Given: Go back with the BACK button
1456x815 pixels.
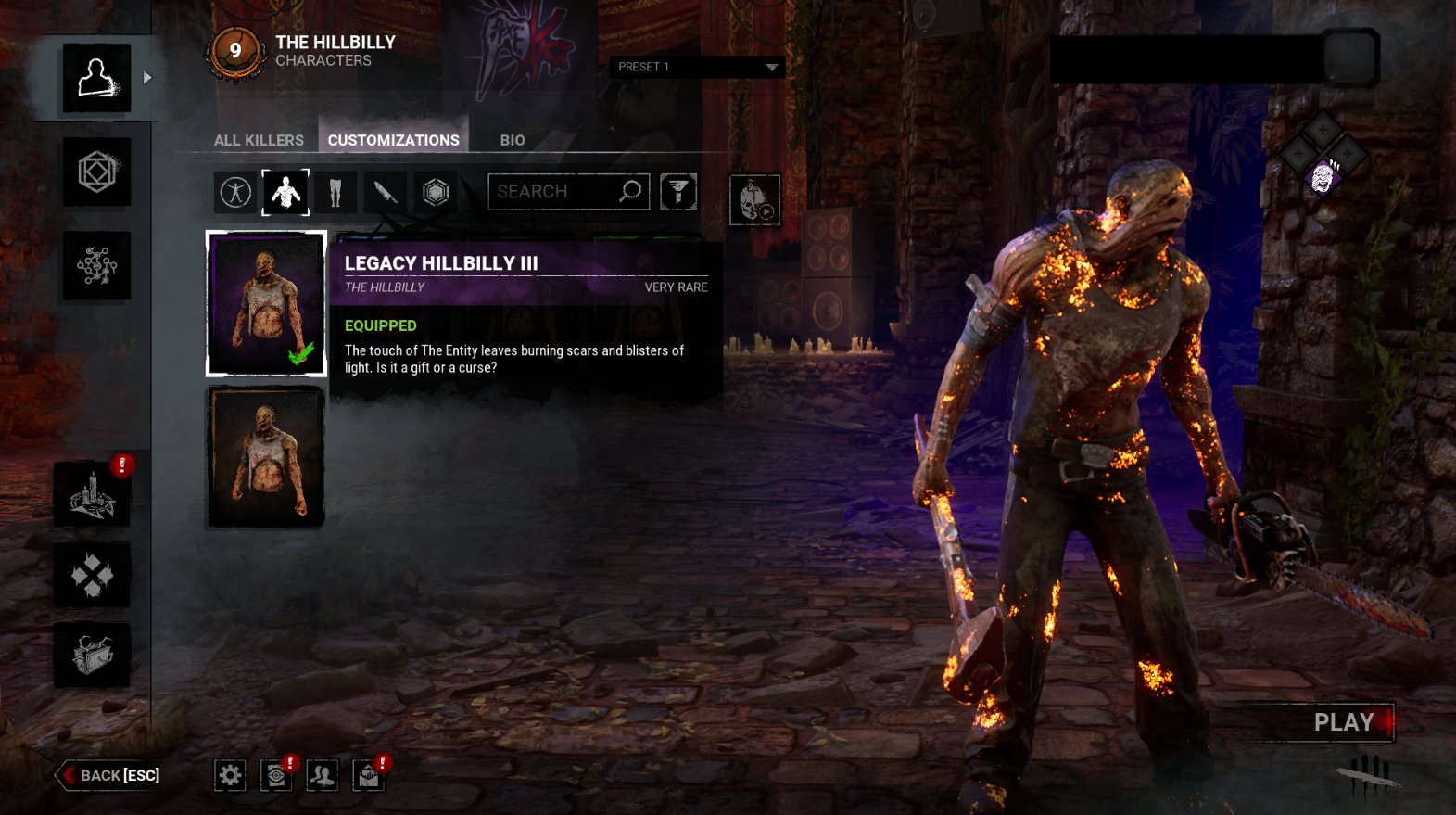Looking at the screenshot, I should [109, 775].
